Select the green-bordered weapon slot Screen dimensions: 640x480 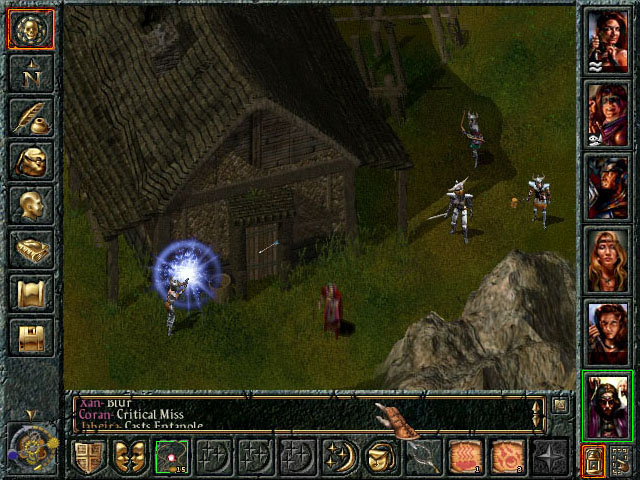171,457
